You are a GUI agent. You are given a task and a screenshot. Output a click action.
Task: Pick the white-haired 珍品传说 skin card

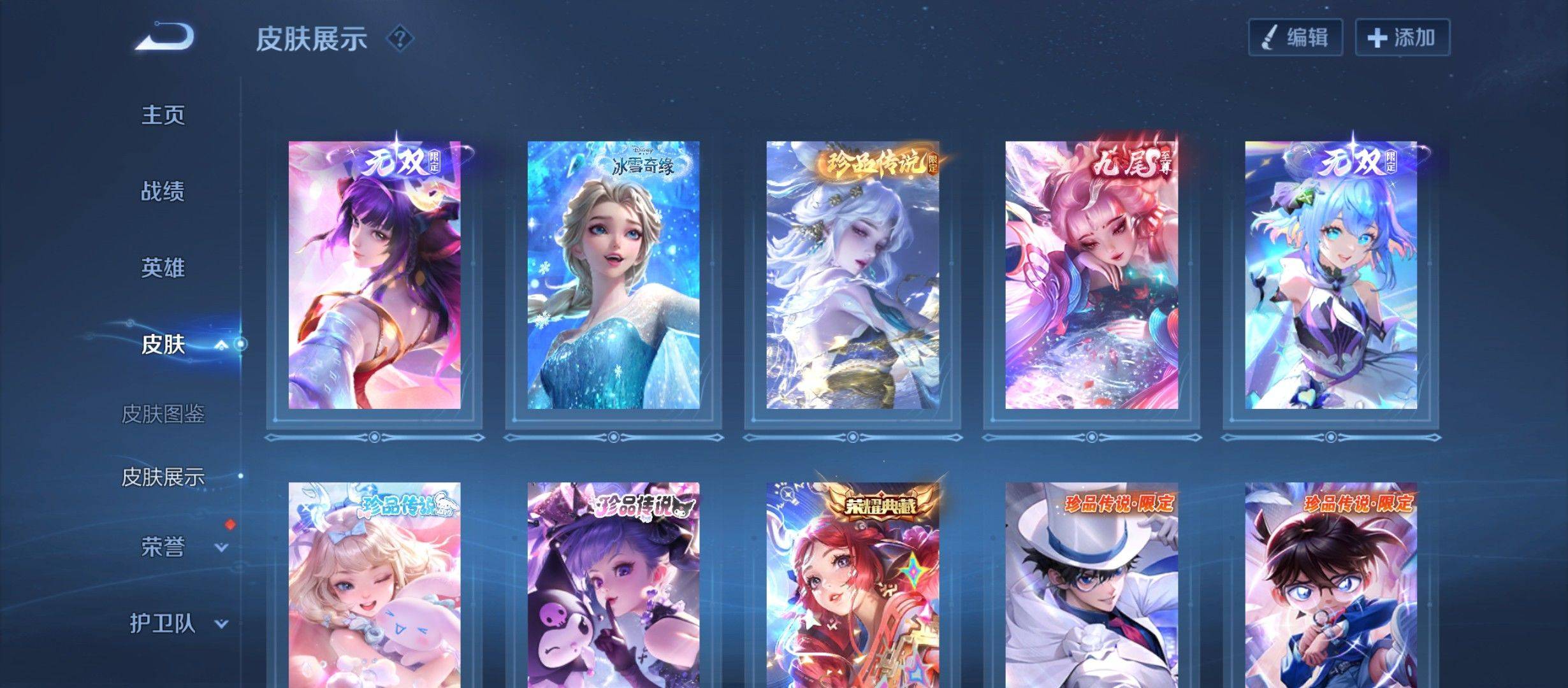[x=852, y=275]
